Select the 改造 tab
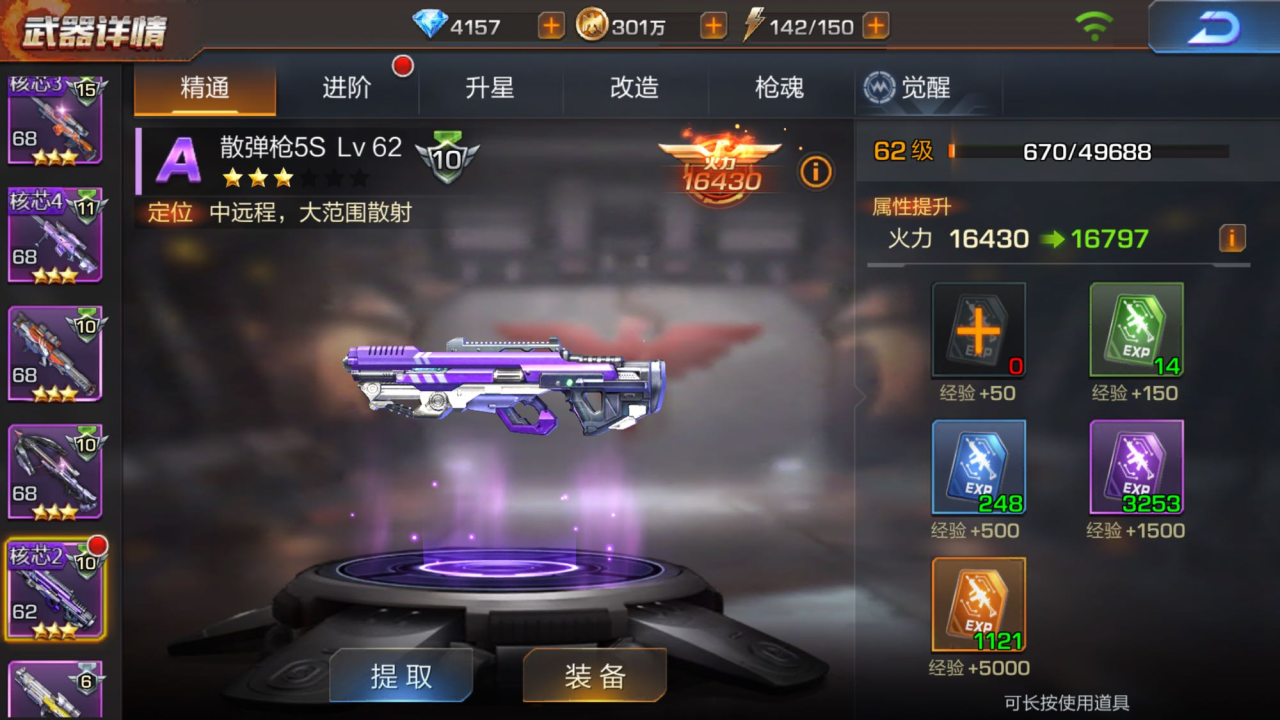The height and width of the screenshot is (720, 1280). pos(634,88)
